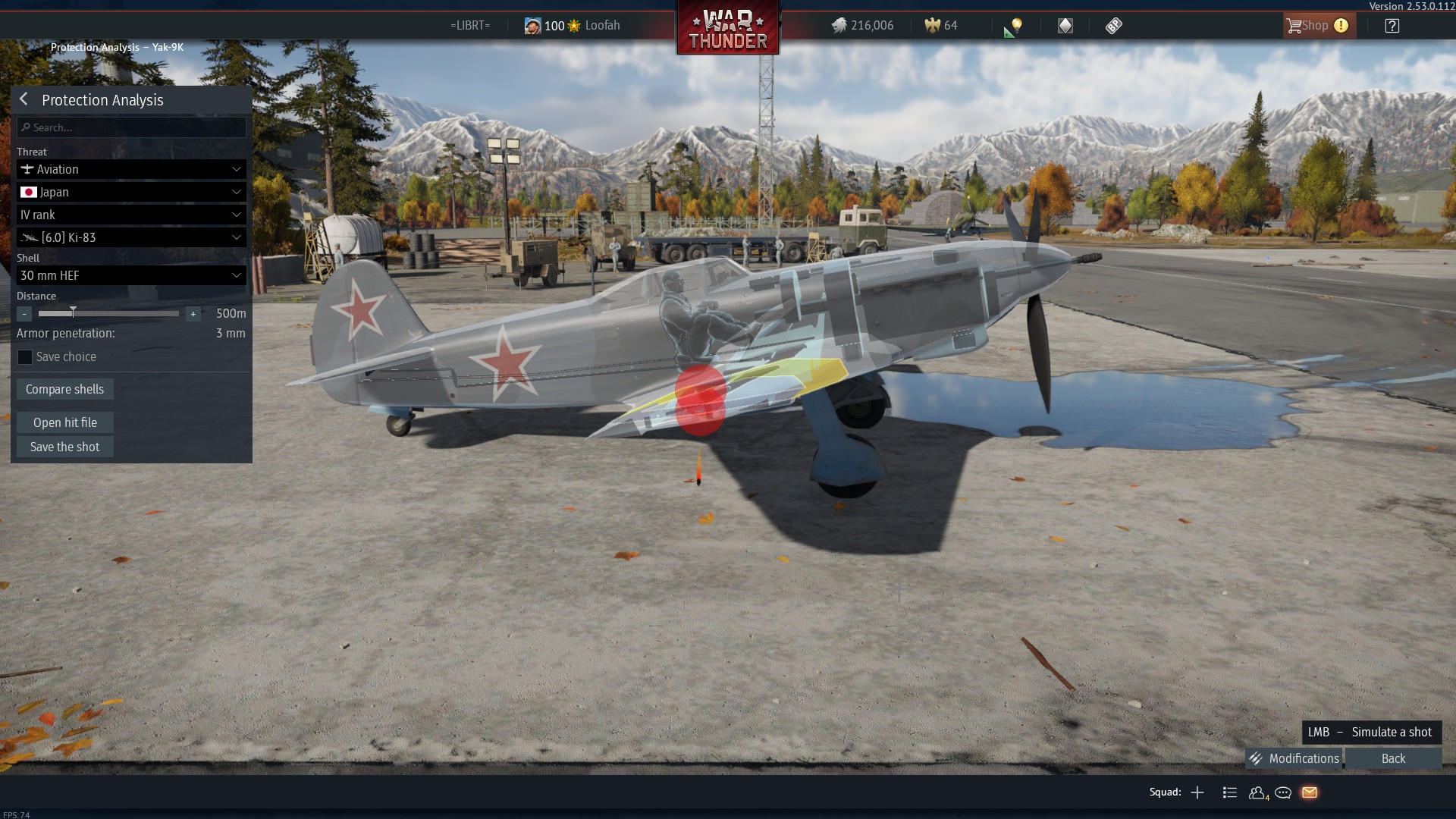This screenshot has width=1456, height=819.
Task: Open the orange mail envelope icon
Action: tap(1310, 792)
